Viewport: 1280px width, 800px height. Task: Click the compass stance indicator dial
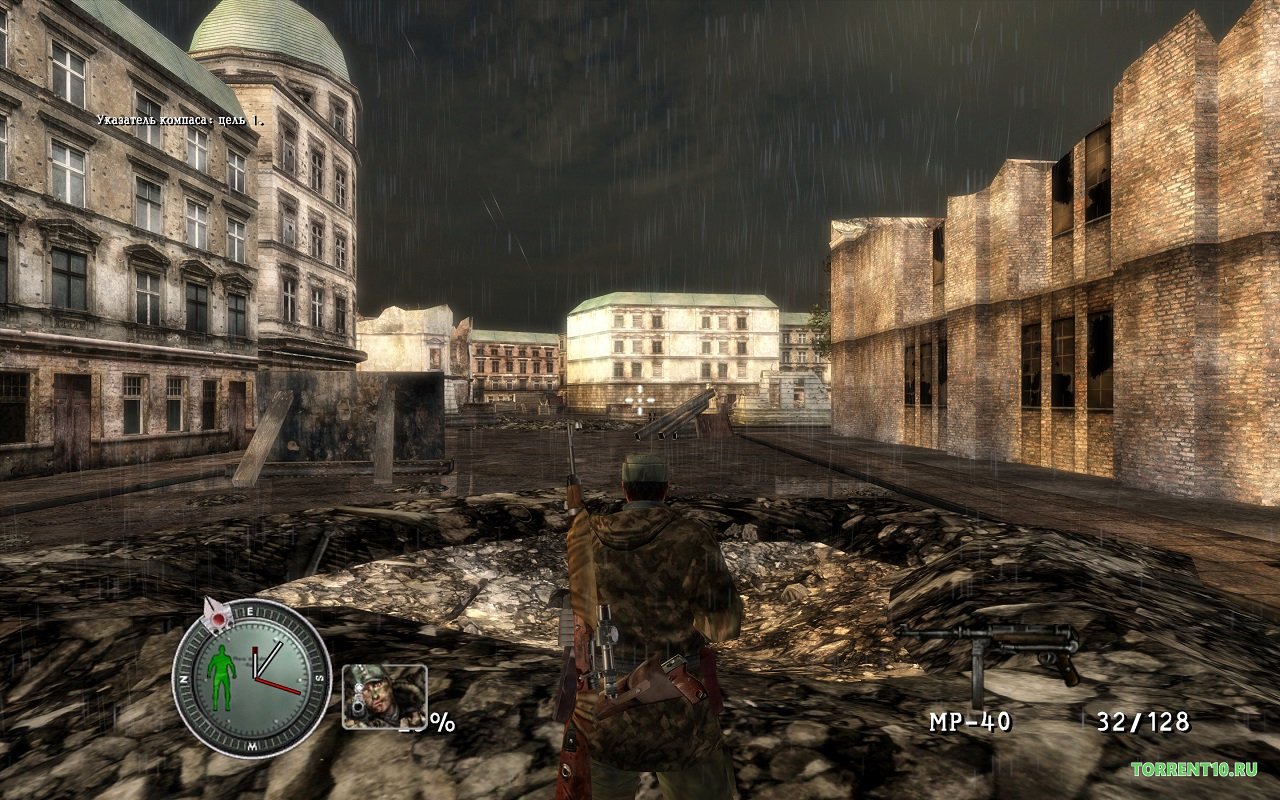pyautogui.click(x=251, y=677)
